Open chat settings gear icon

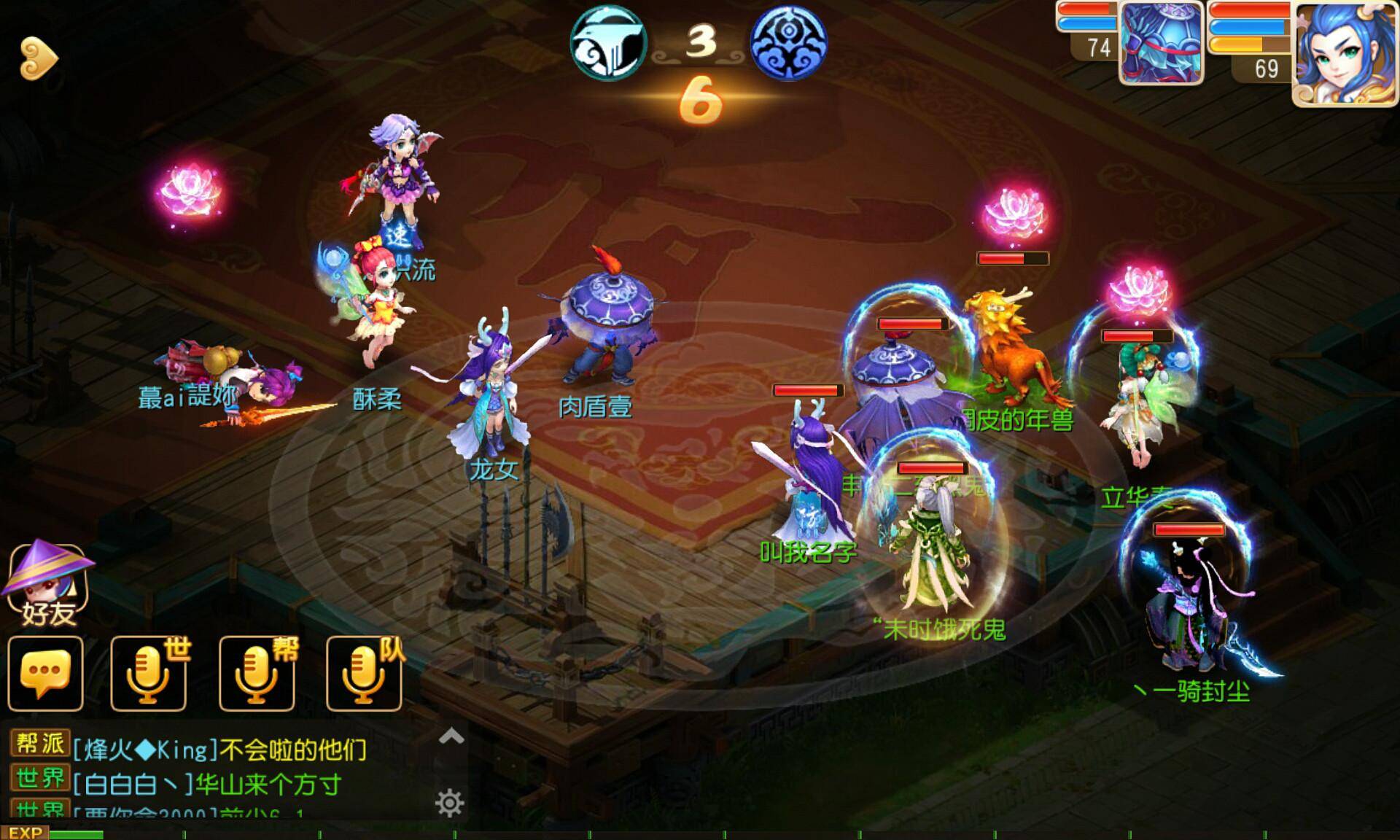pos(449,803)
